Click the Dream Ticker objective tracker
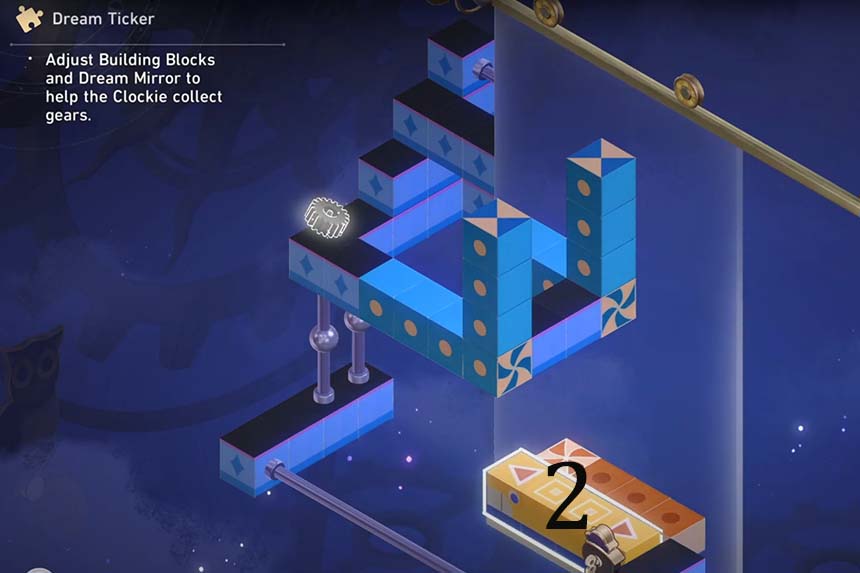The height and width of the screenshot is (573, 860). (x=104, y=18)
